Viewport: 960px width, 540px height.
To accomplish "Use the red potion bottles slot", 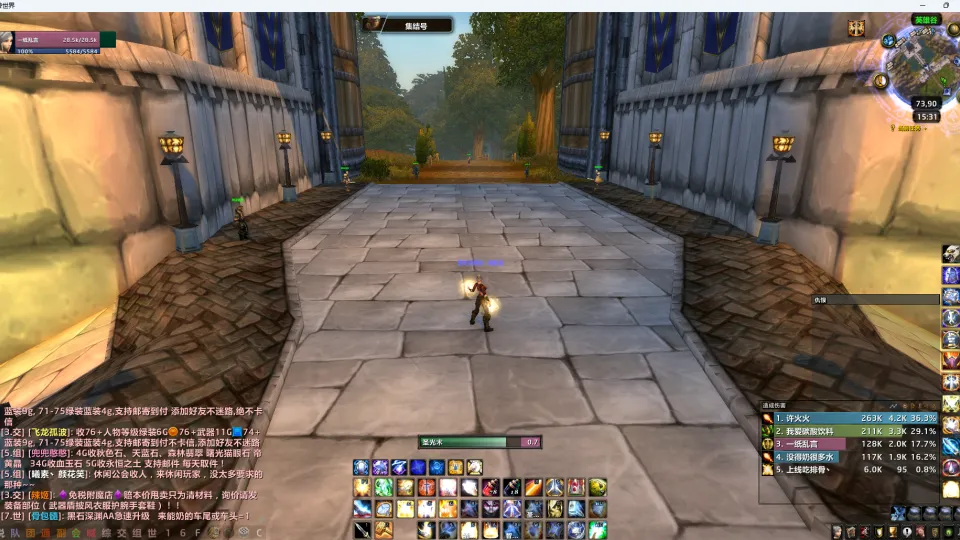I will point(492,487).
